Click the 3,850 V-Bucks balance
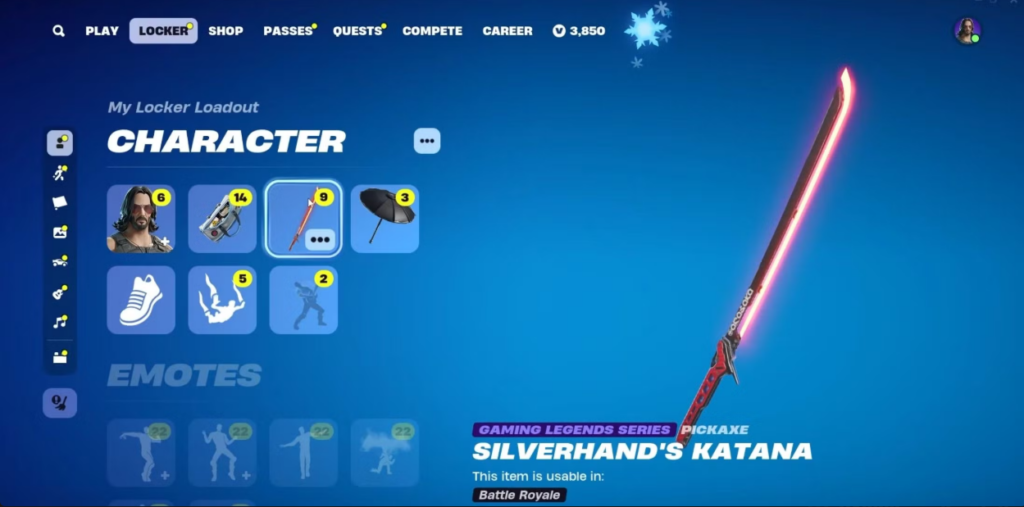Screen dimensions: 1024x507 coord(579,31)
